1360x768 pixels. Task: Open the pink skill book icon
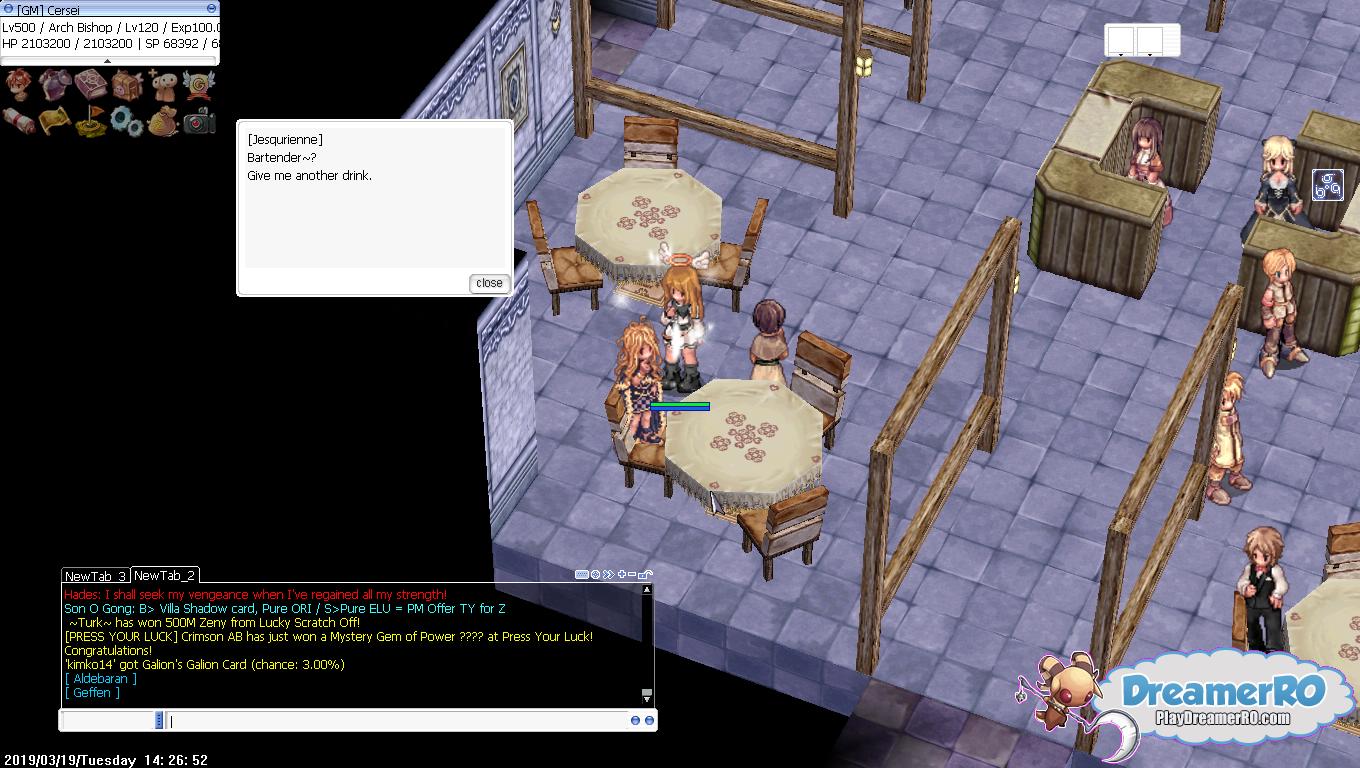tap(91, 86)
